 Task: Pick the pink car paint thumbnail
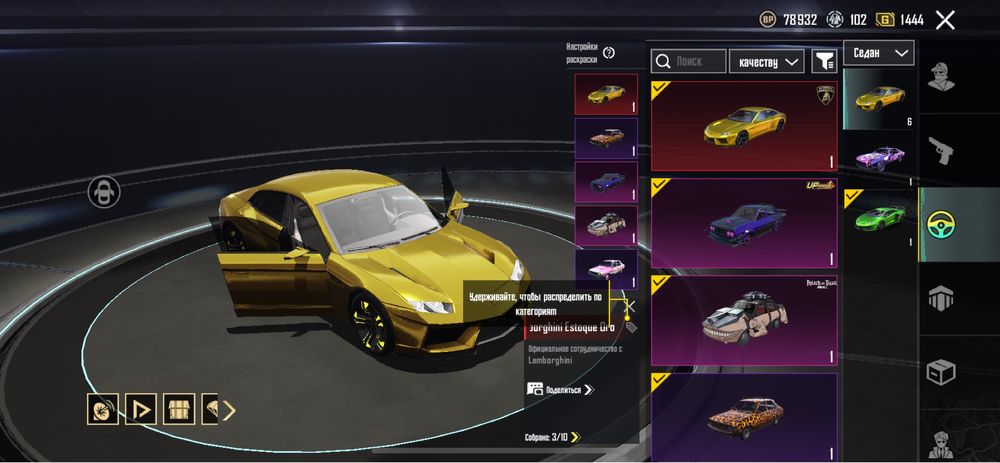pos(606,269)
